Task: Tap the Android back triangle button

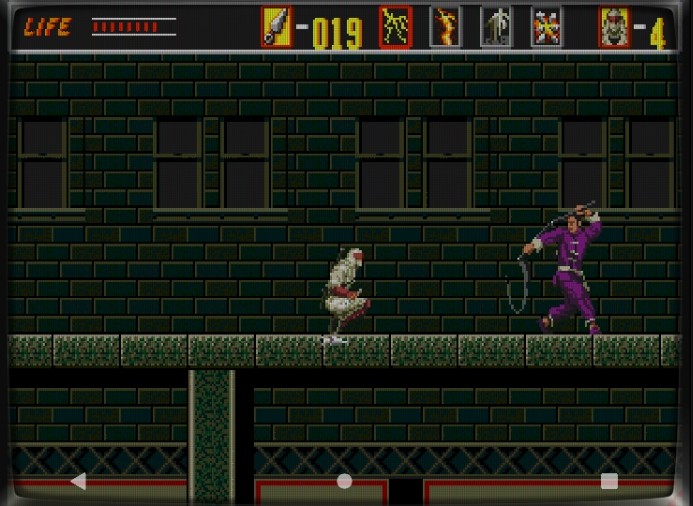Action: click(x=78, y=481)
